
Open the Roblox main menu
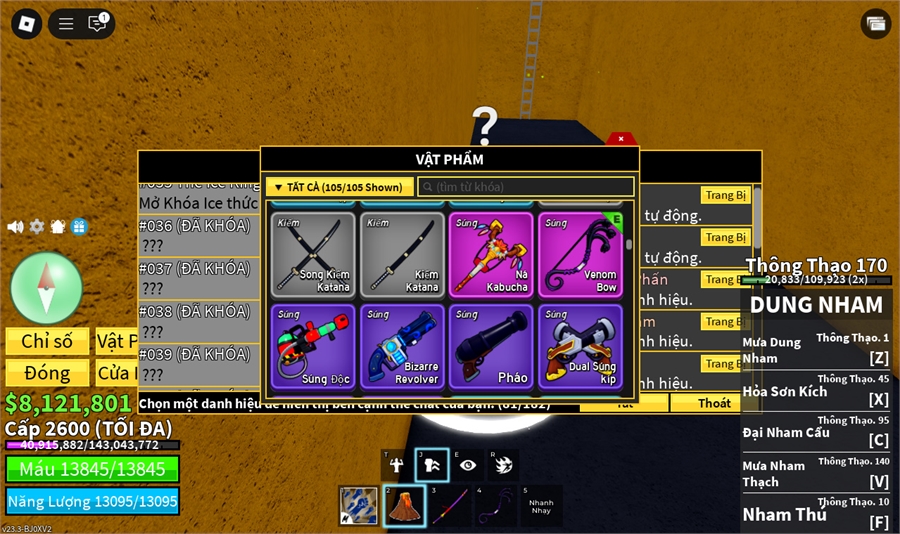coord(27,24)
